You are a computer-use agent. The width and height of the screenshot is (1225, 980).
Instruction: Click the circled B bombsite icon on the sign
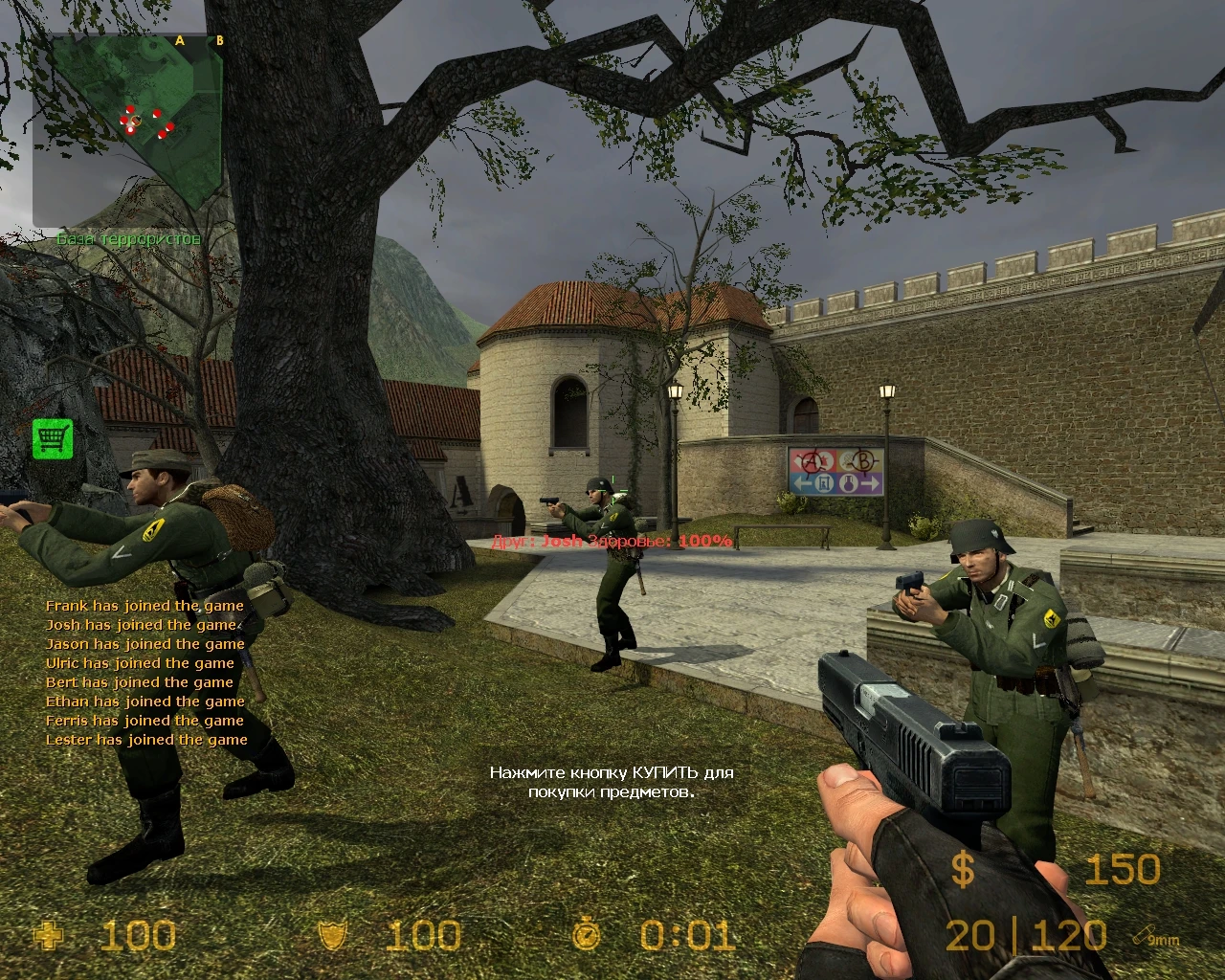pyautogui.click(x=863, y=462)
